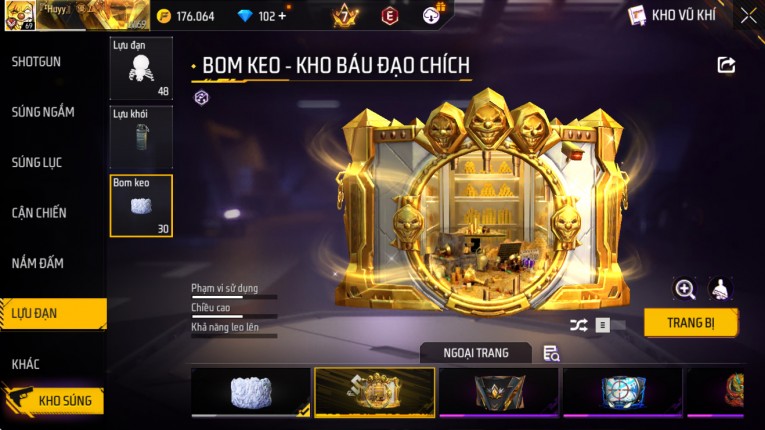The image size is (765, 430).
Task: Open the Cận Chiến category
Action: click(x=39, y=213)
